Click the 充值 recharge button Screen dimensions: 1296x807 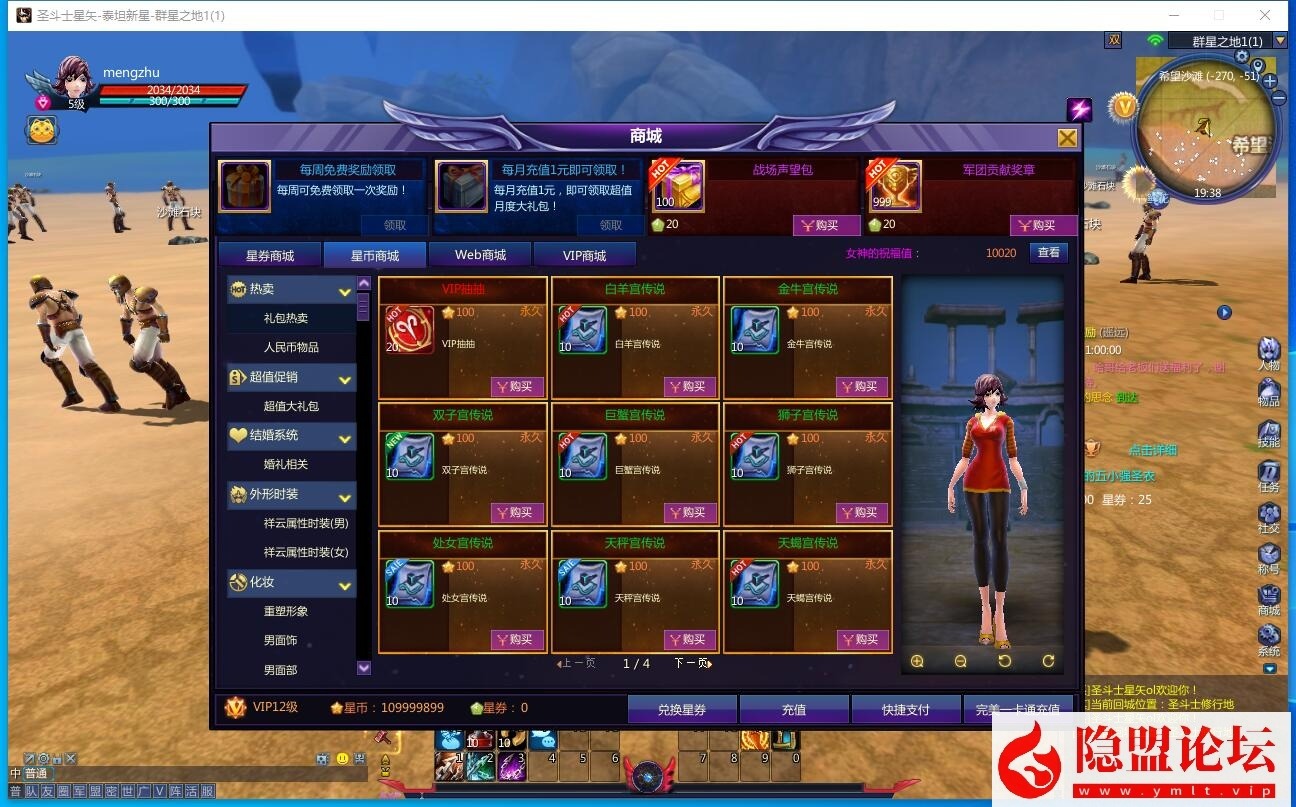(x=793, y=709)
